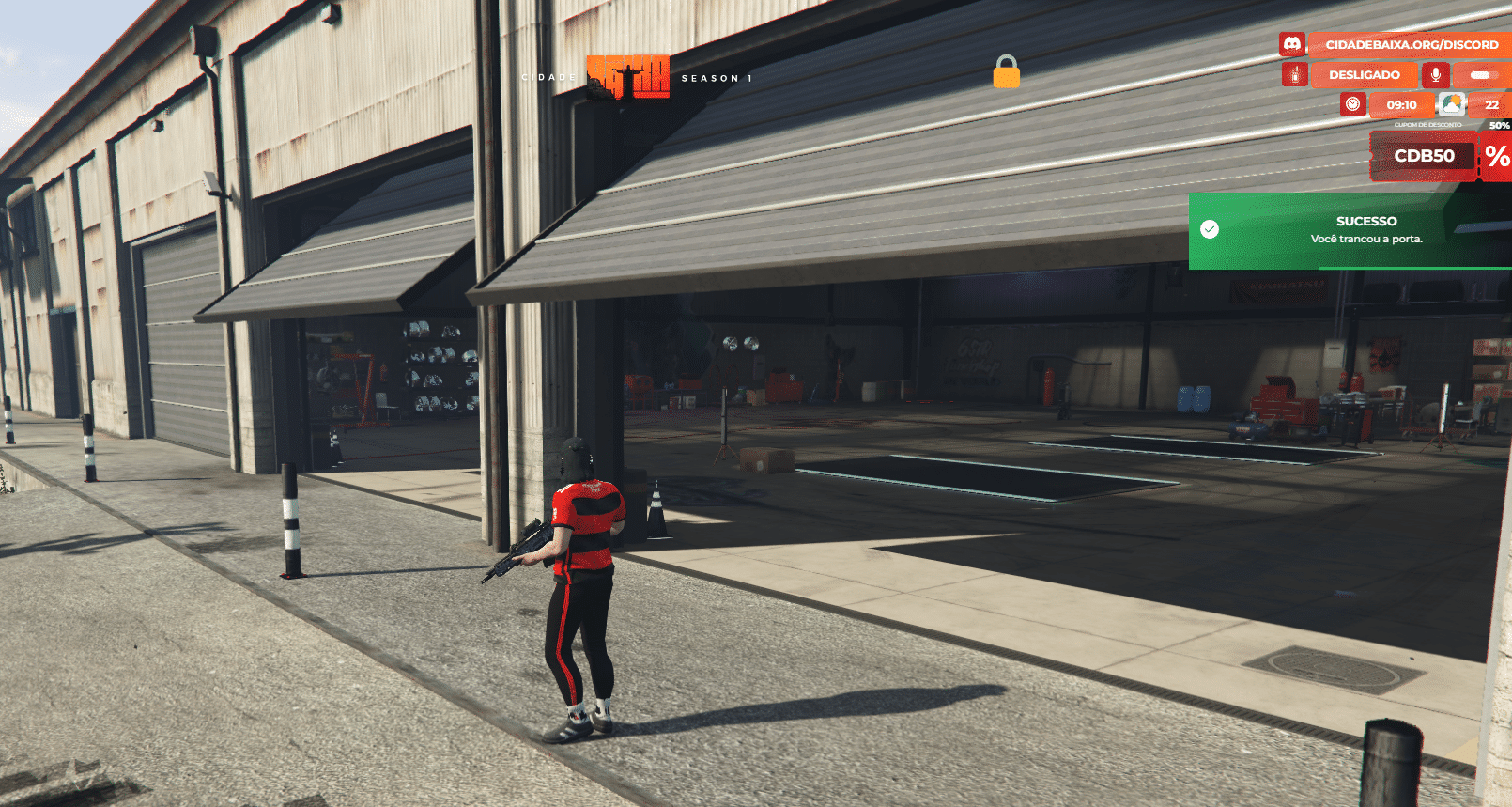Click the weather sun-and-cloud icon

pyautogui.click(x=1452, y=104)
